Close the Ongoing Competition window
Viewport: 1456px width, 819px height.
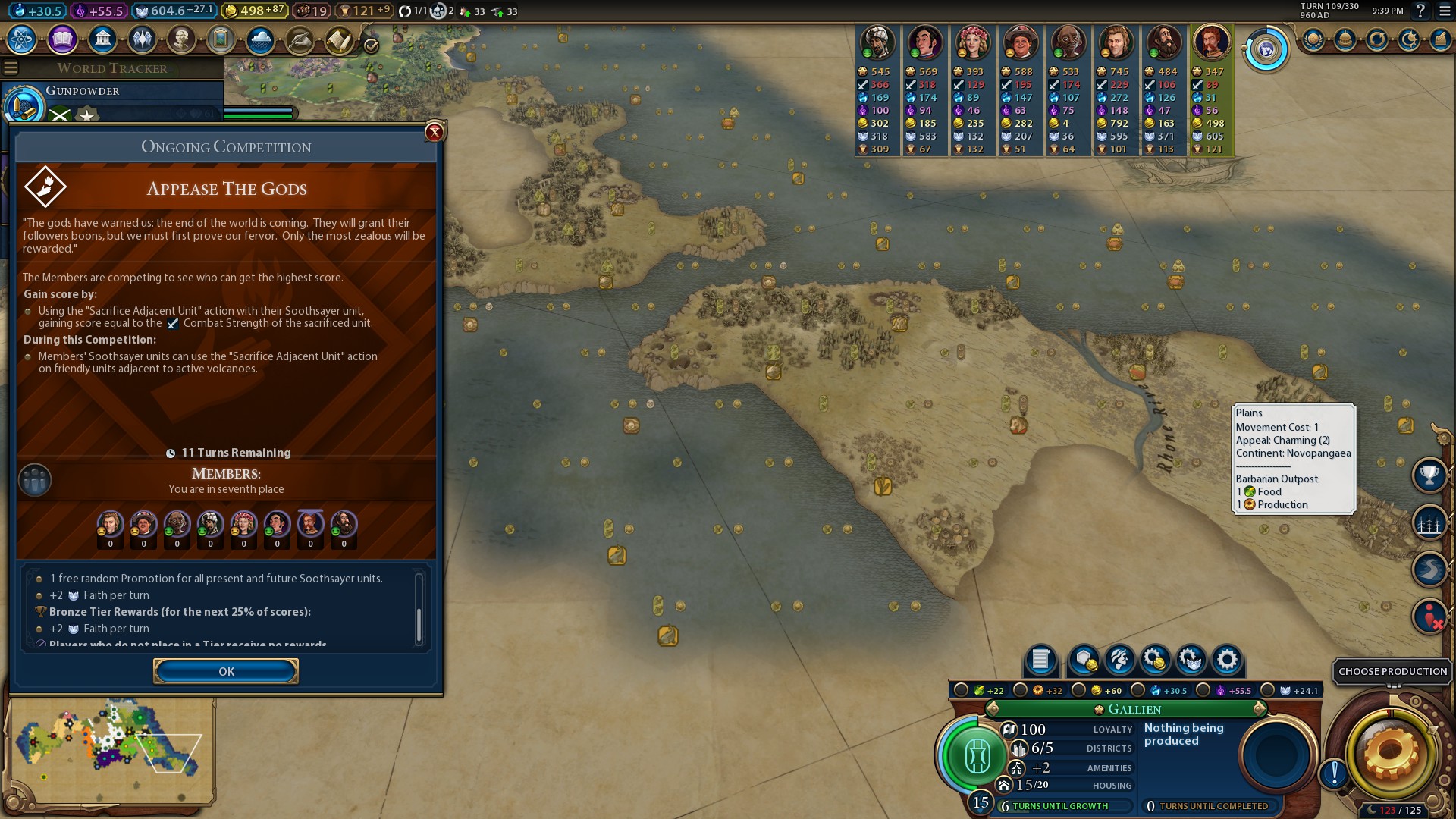pyautogui.click(x=435, y=132)
